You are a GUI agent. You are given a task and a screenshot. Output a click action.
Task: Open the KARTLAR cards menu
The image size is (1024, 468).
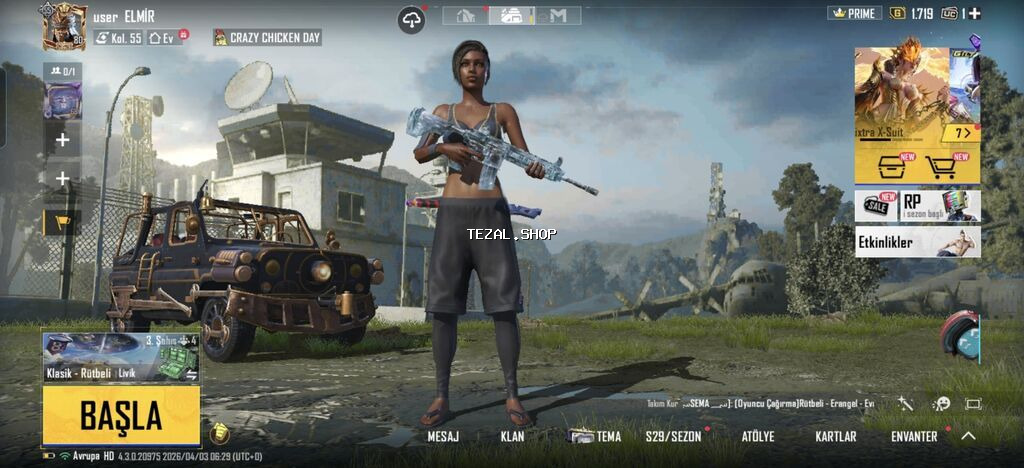click(x=836, y=437)
